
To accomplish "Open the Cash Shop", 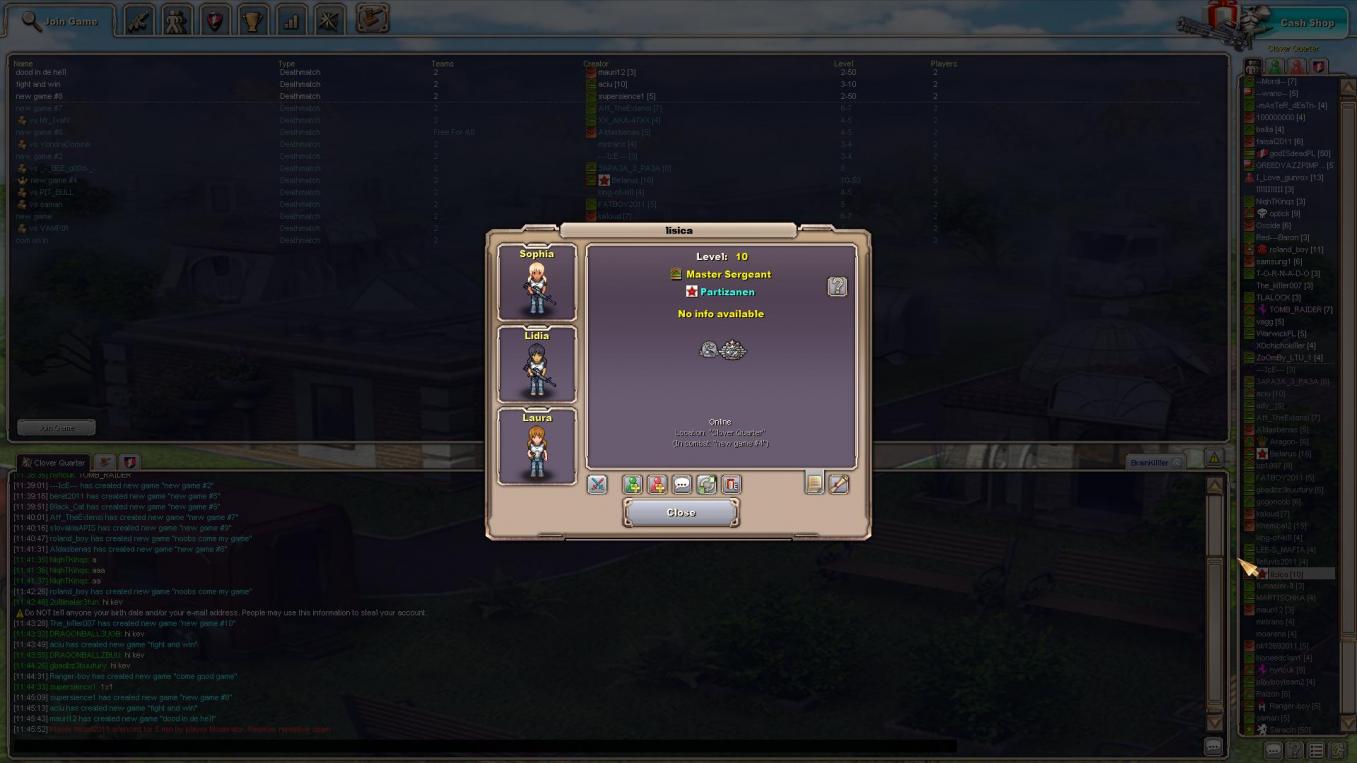I will point(1306,23).
